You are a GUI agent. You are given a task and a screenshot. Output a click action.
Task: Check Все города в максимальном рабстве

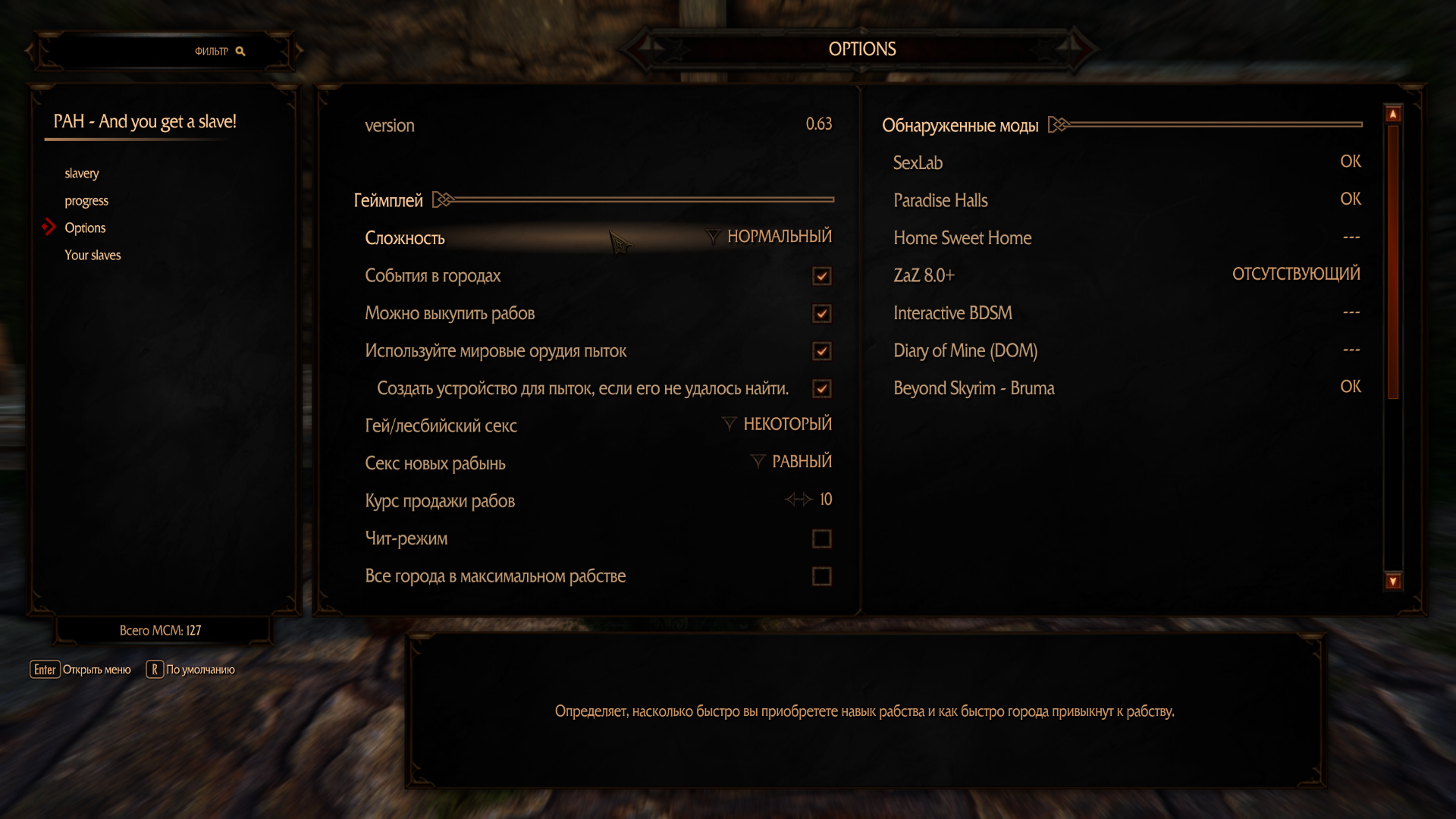click(x=821, y=576)
